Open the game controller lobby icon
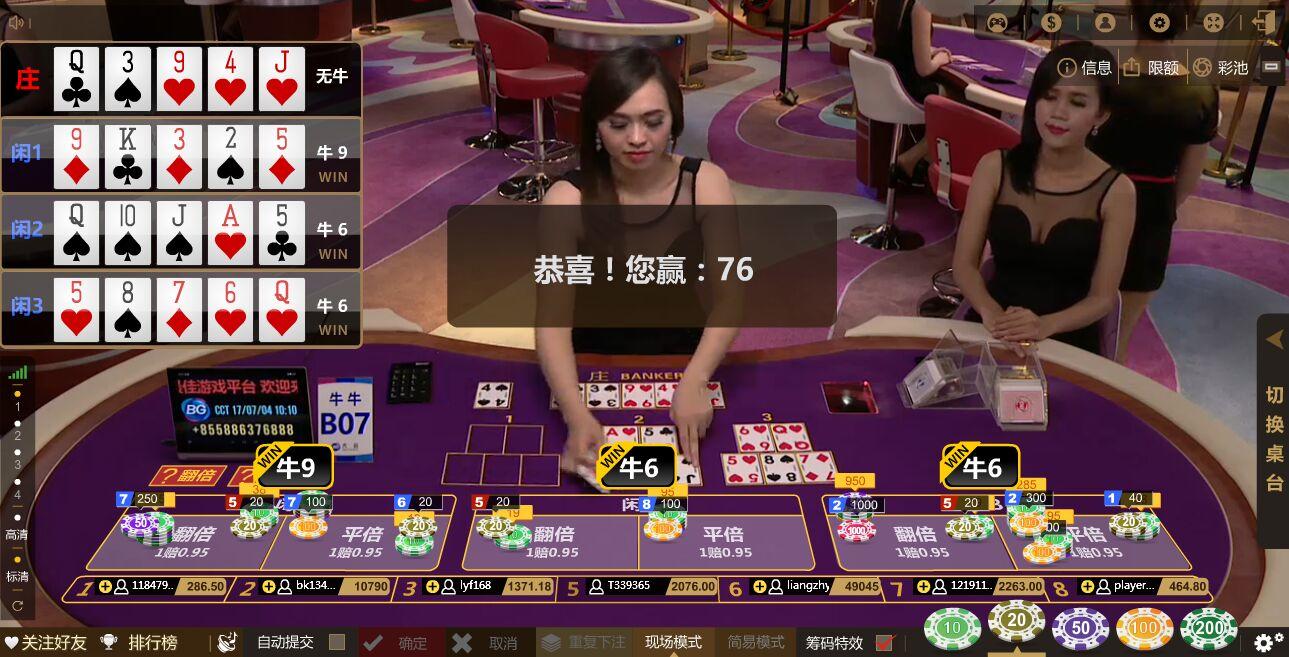Viewport: 1289px width, 657px height. 998,23
